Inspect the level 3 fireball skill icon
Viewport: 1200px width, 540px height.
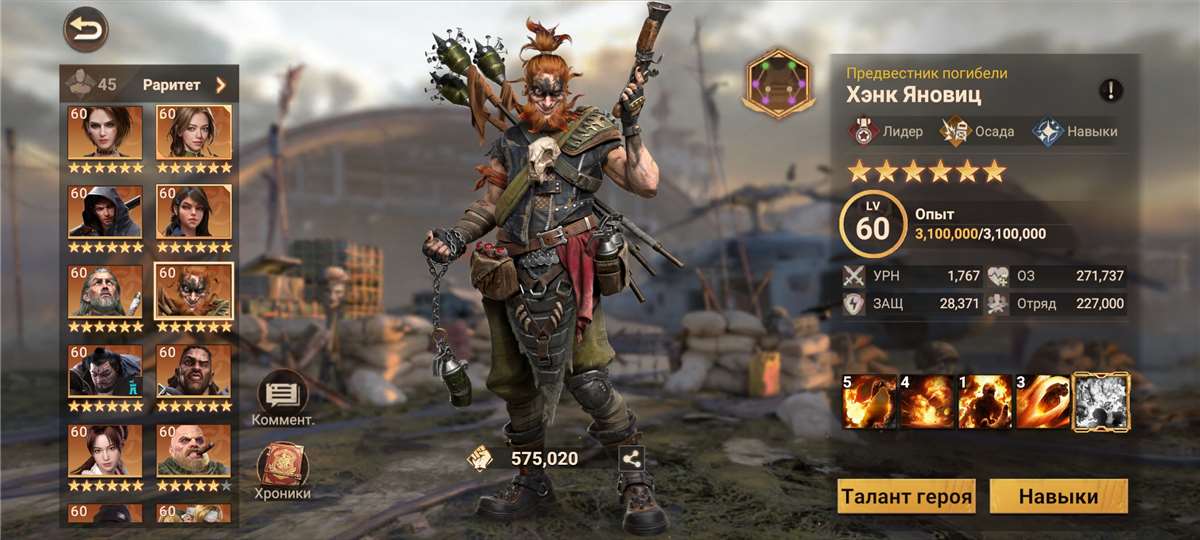tap(1043, 401)
